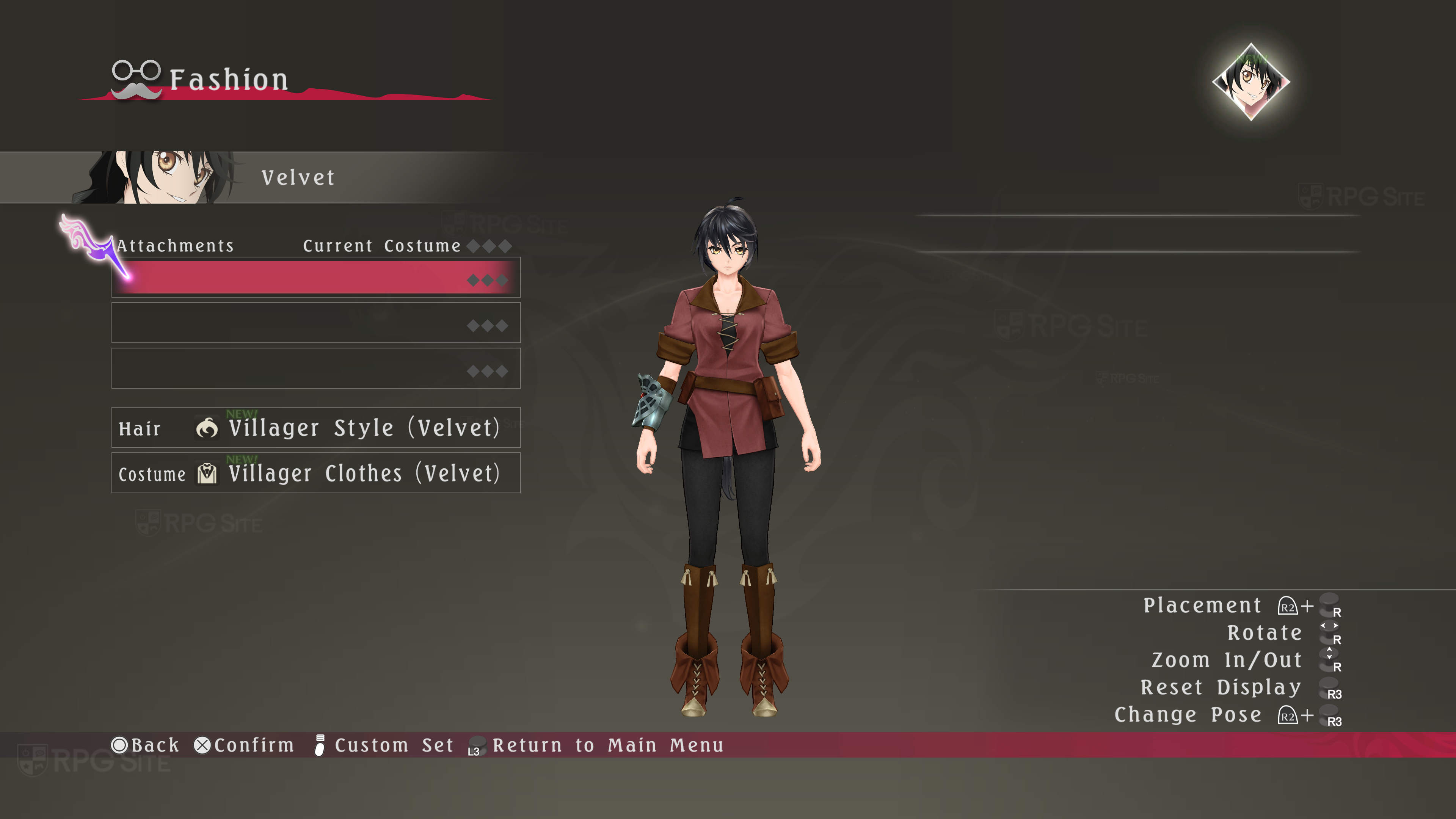Return to Main Menu
This screenshot has width=1456, height=819.
(596, 745)
